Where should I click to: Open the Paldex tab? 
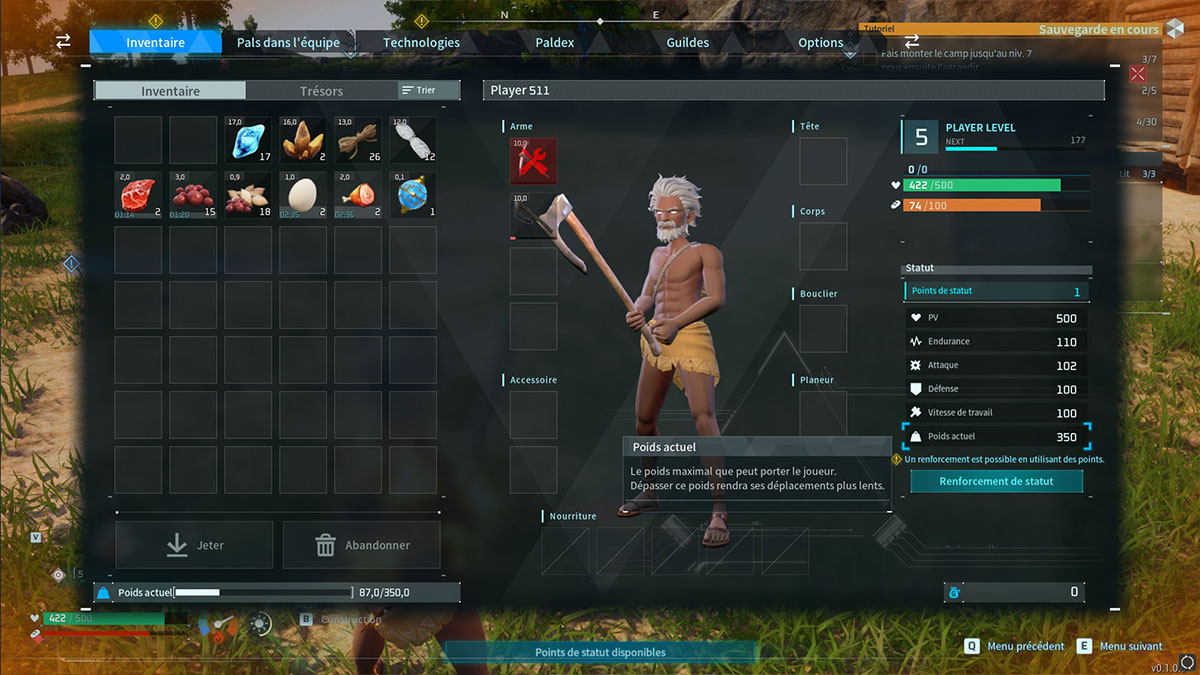coord(554,43)
